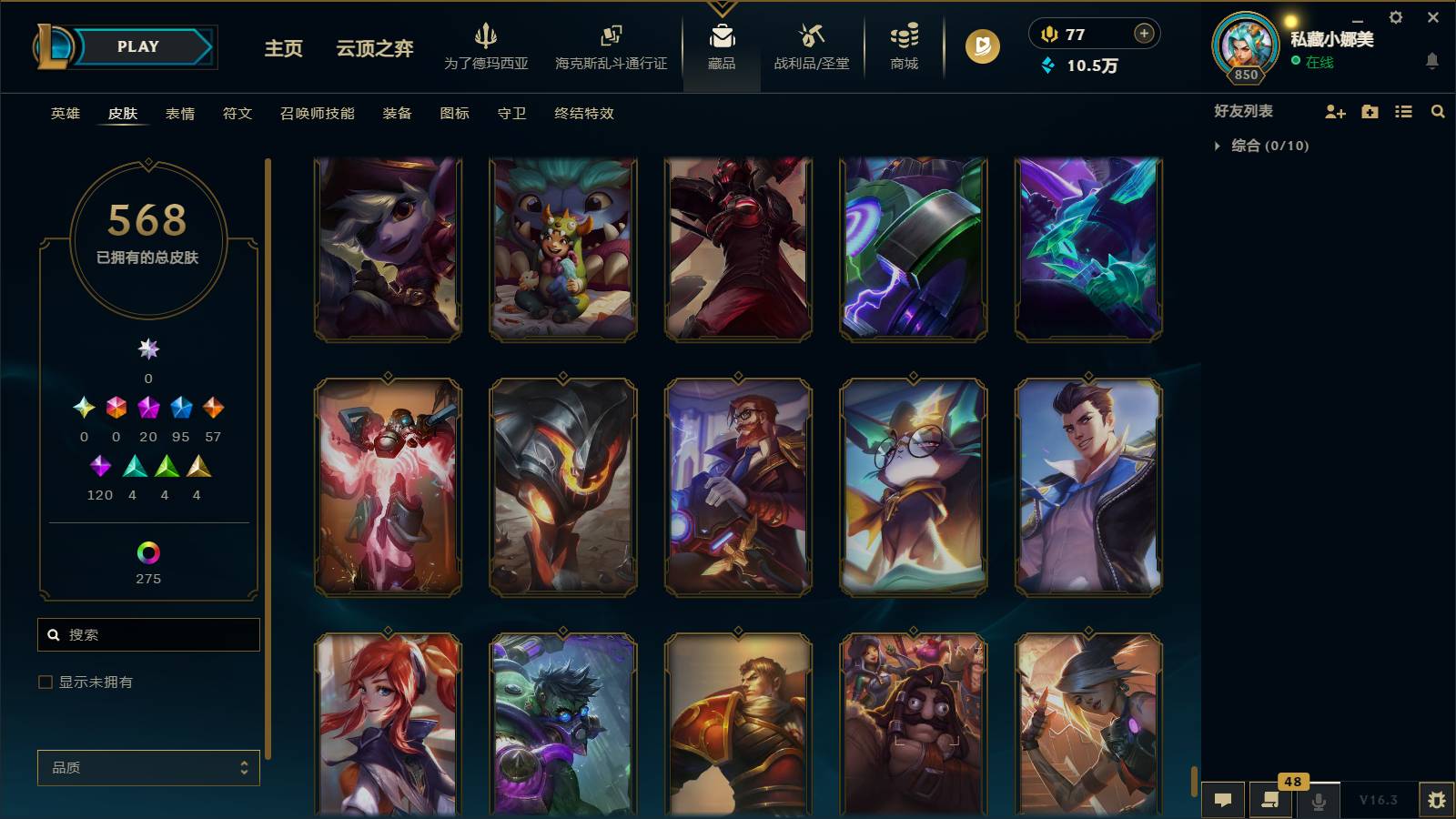
Task: Click the chroma color wheel above 275
Action: (148, 551)
